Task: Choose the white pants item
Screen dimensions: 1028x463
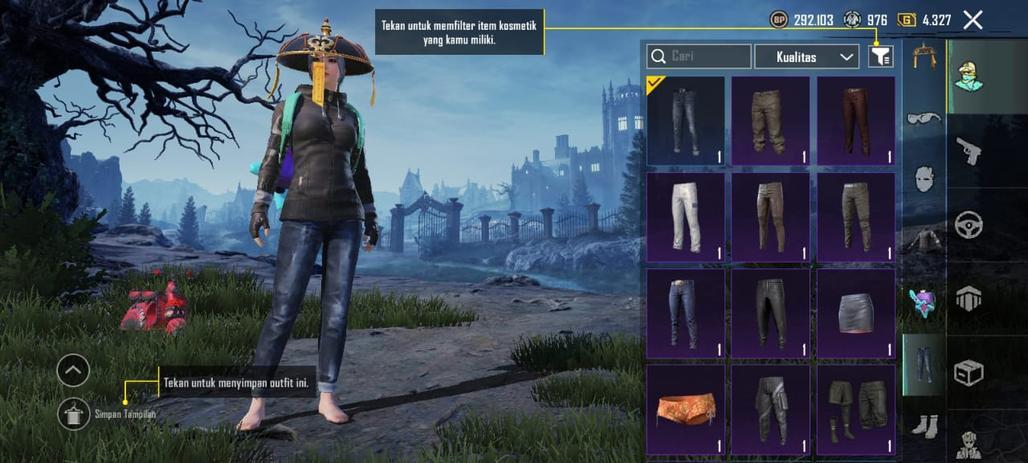Action: coord(685,217)
